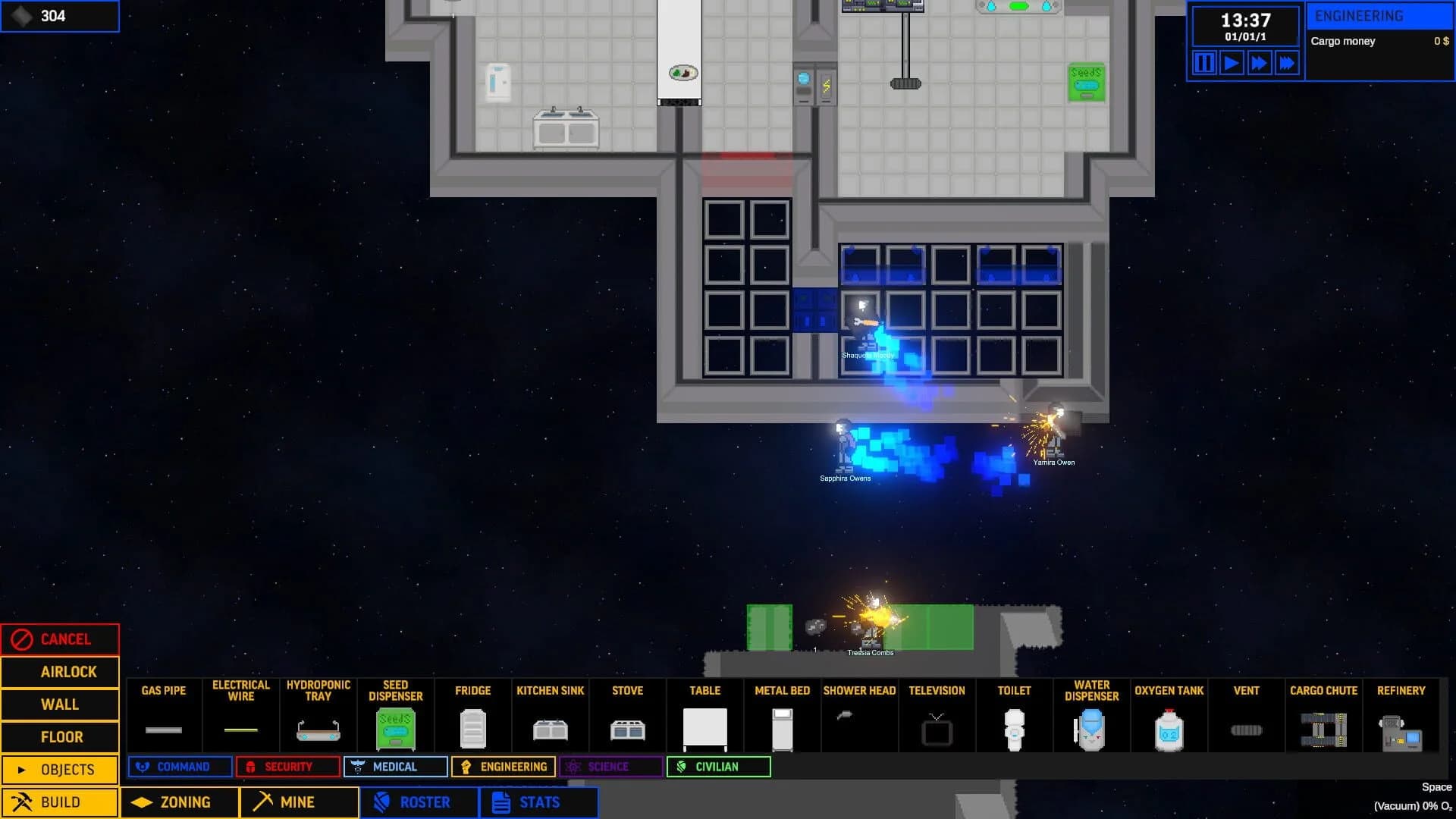Open the Mine tool with the pickaxe icon
The width and height of the screenshot is (1456, 819).
(x=298, y=802)
